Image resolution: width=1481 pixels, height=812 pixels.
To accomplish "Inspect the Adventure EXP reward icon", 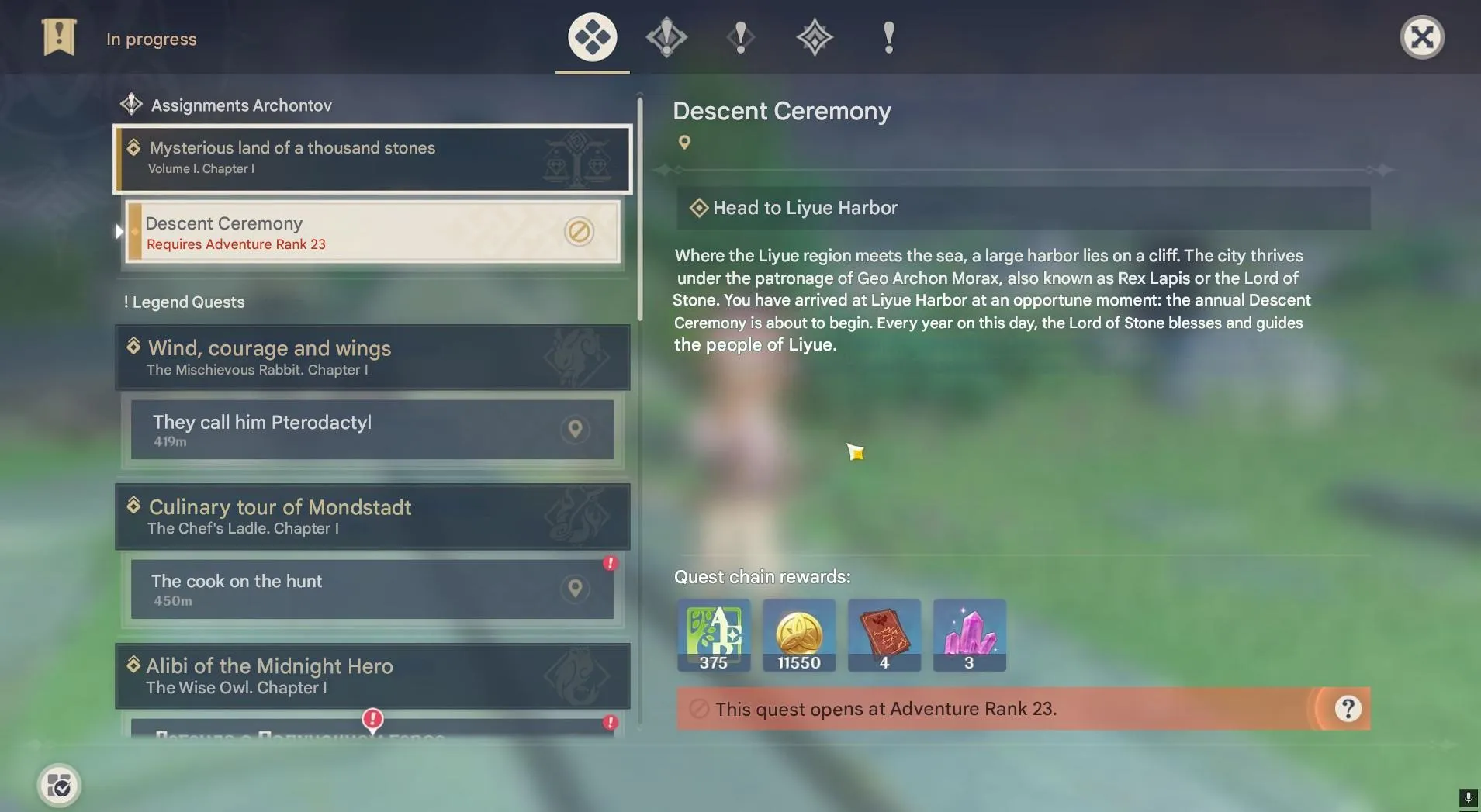I will click(714, 634).
